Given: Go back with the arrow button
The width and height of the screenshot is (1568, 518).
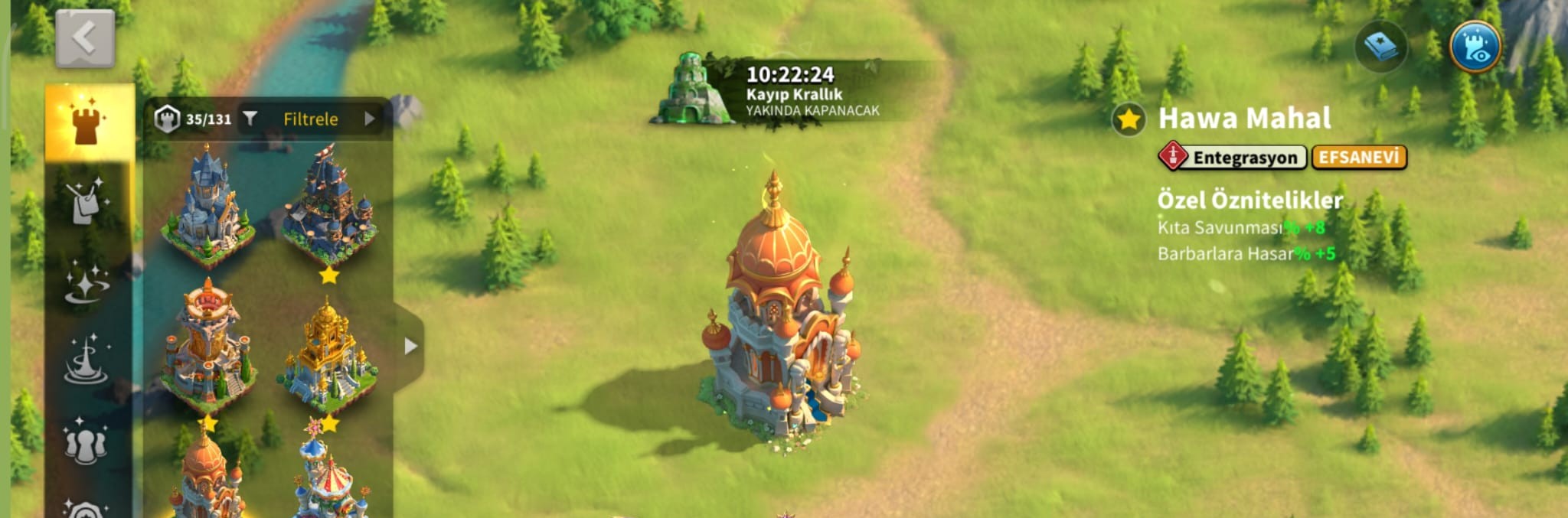Looking at the screenshot, I should tap(85, 38).
